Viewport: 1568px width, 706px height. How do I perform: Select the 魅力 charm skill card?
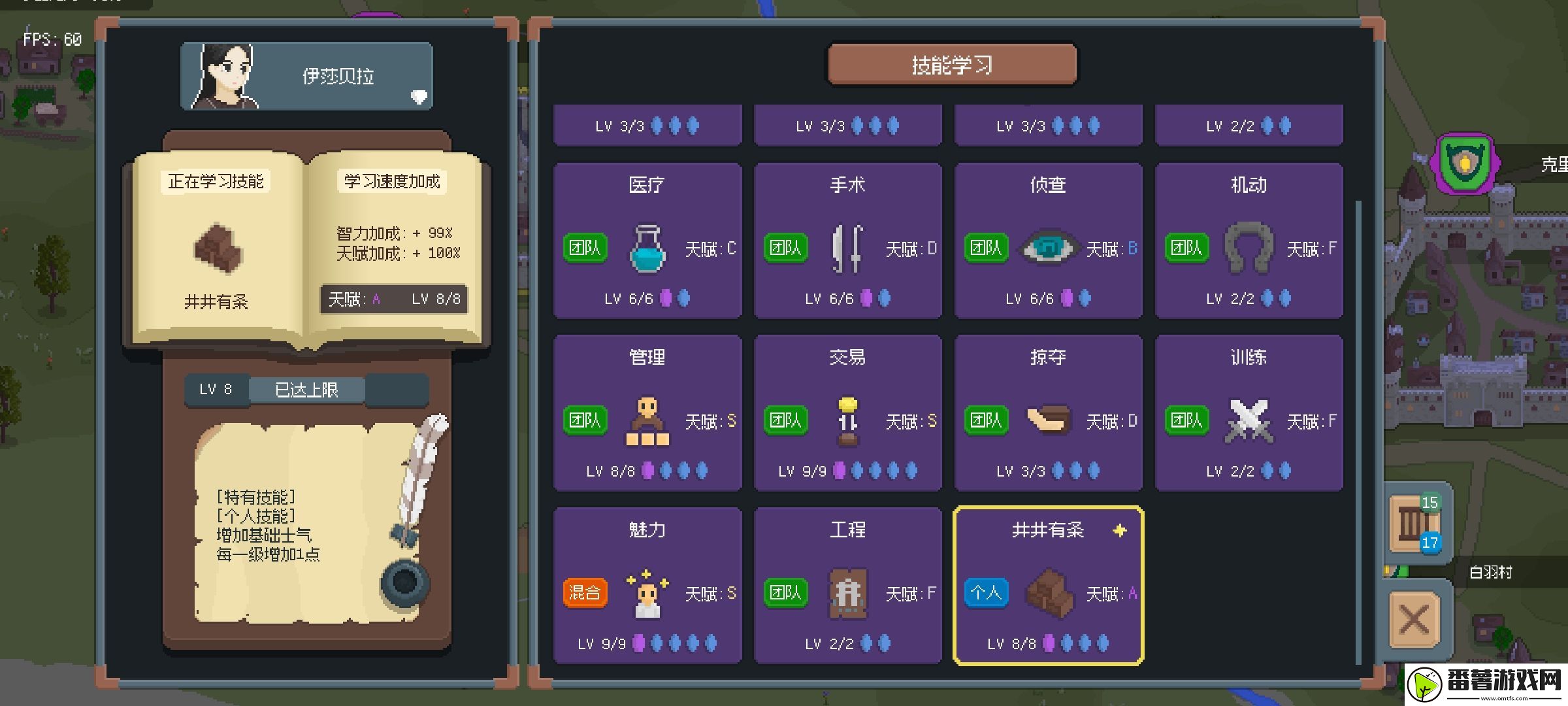tap(647, 585)
